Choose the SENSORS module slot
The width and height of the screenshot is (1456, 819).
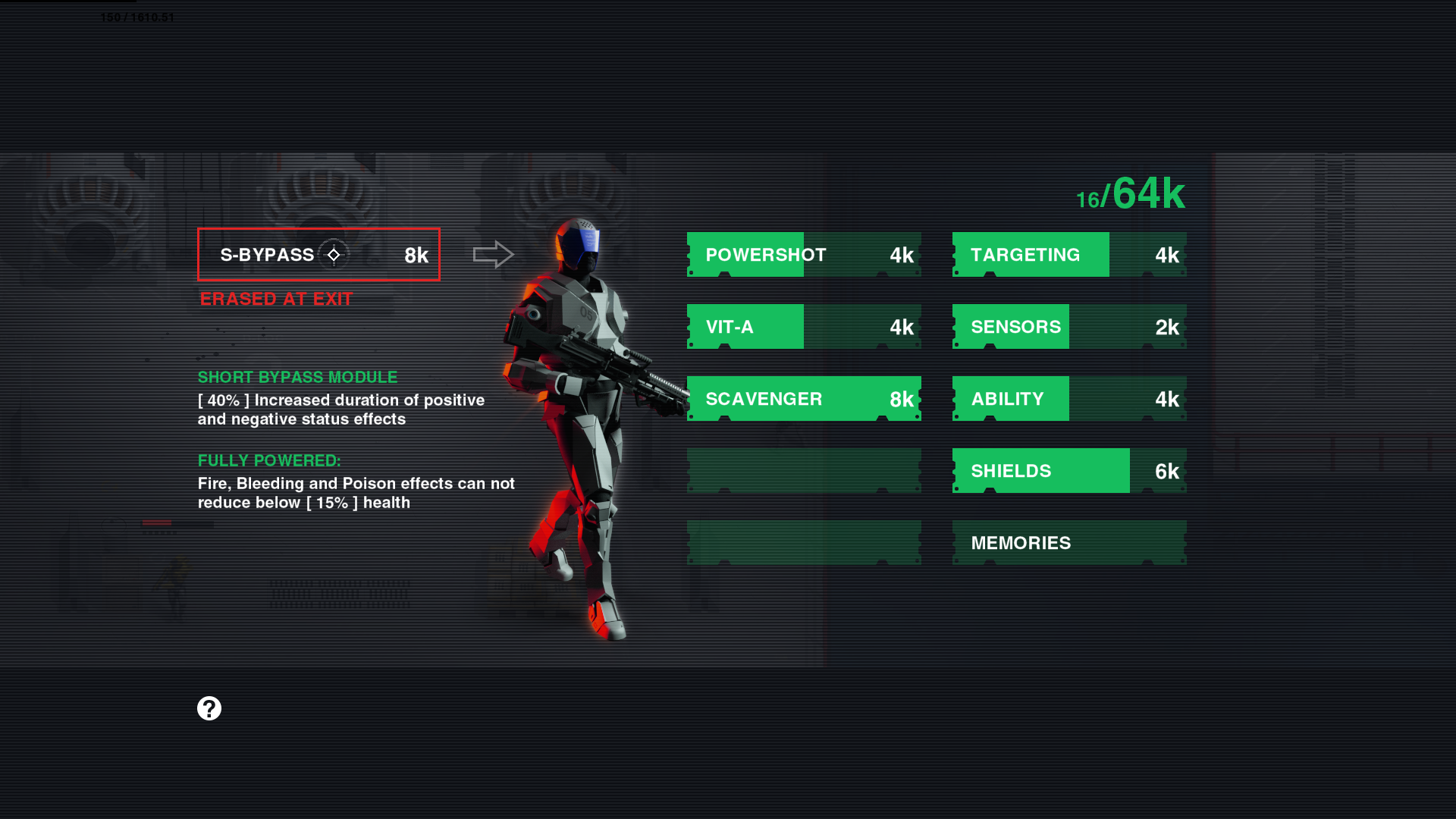tap(1069, 327)
